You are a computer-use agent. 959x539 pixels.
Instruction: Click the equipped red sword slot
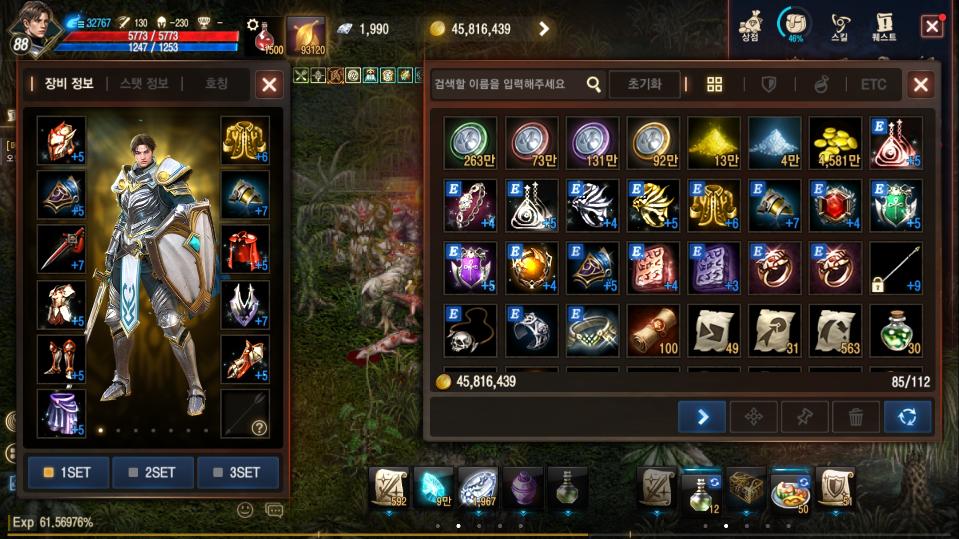click(61, 249)
